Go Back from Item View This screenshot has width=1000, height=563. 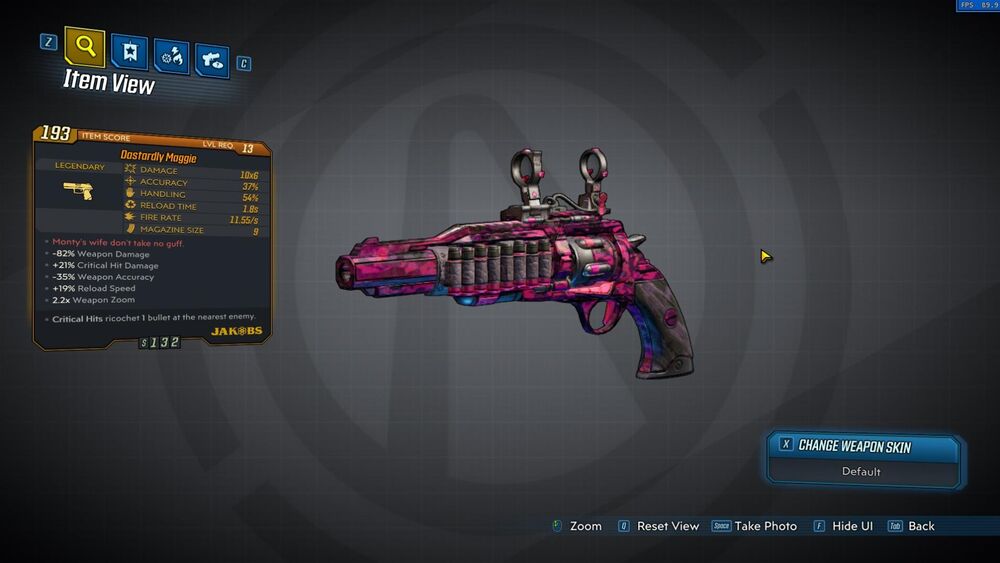point(920,526)
